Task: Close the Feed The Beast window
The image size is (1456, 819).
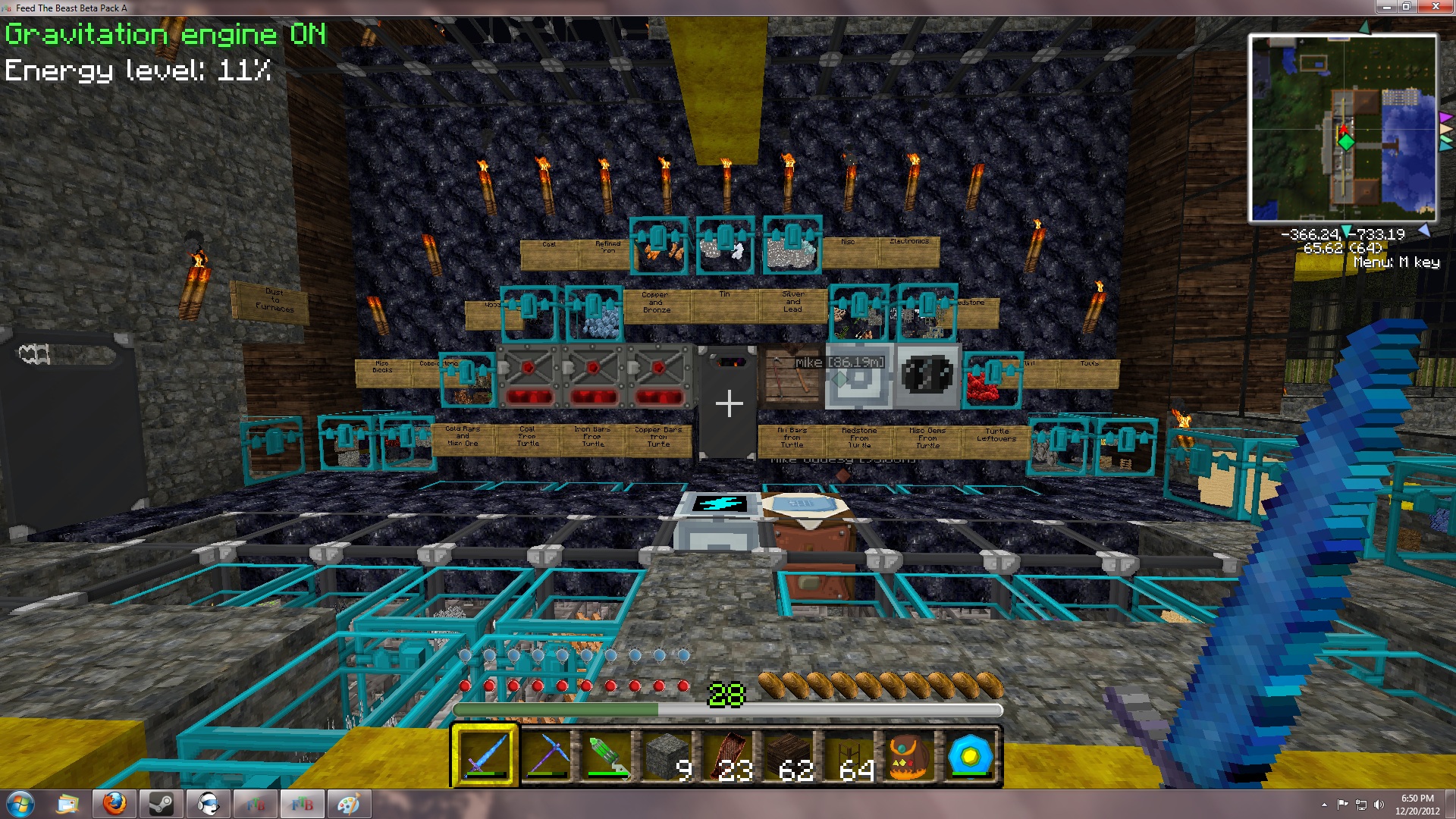Action: (x=1436, y=7)
